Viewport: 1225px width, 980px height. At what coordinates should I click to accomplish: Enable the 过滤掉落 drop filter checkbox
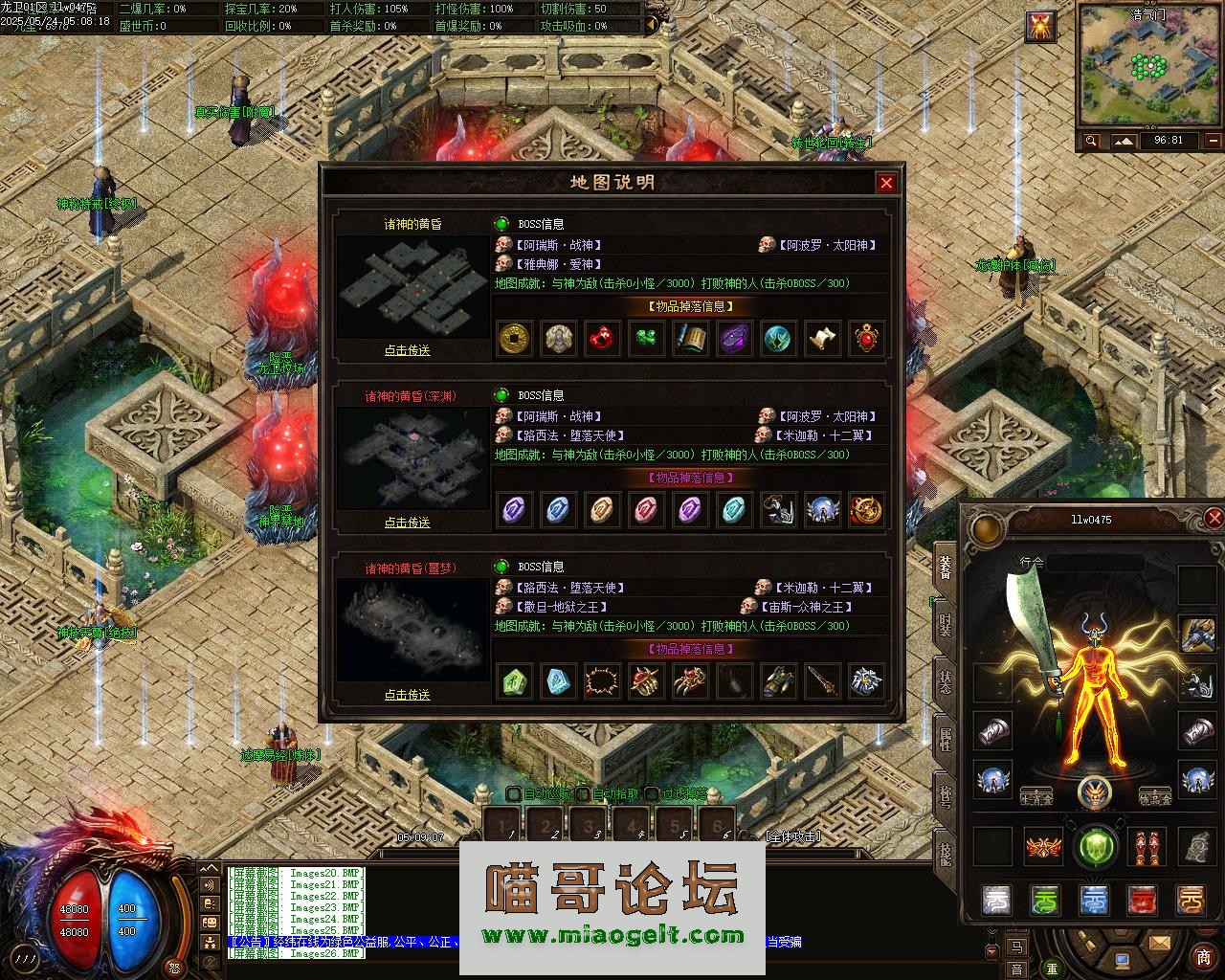(652, 793)
